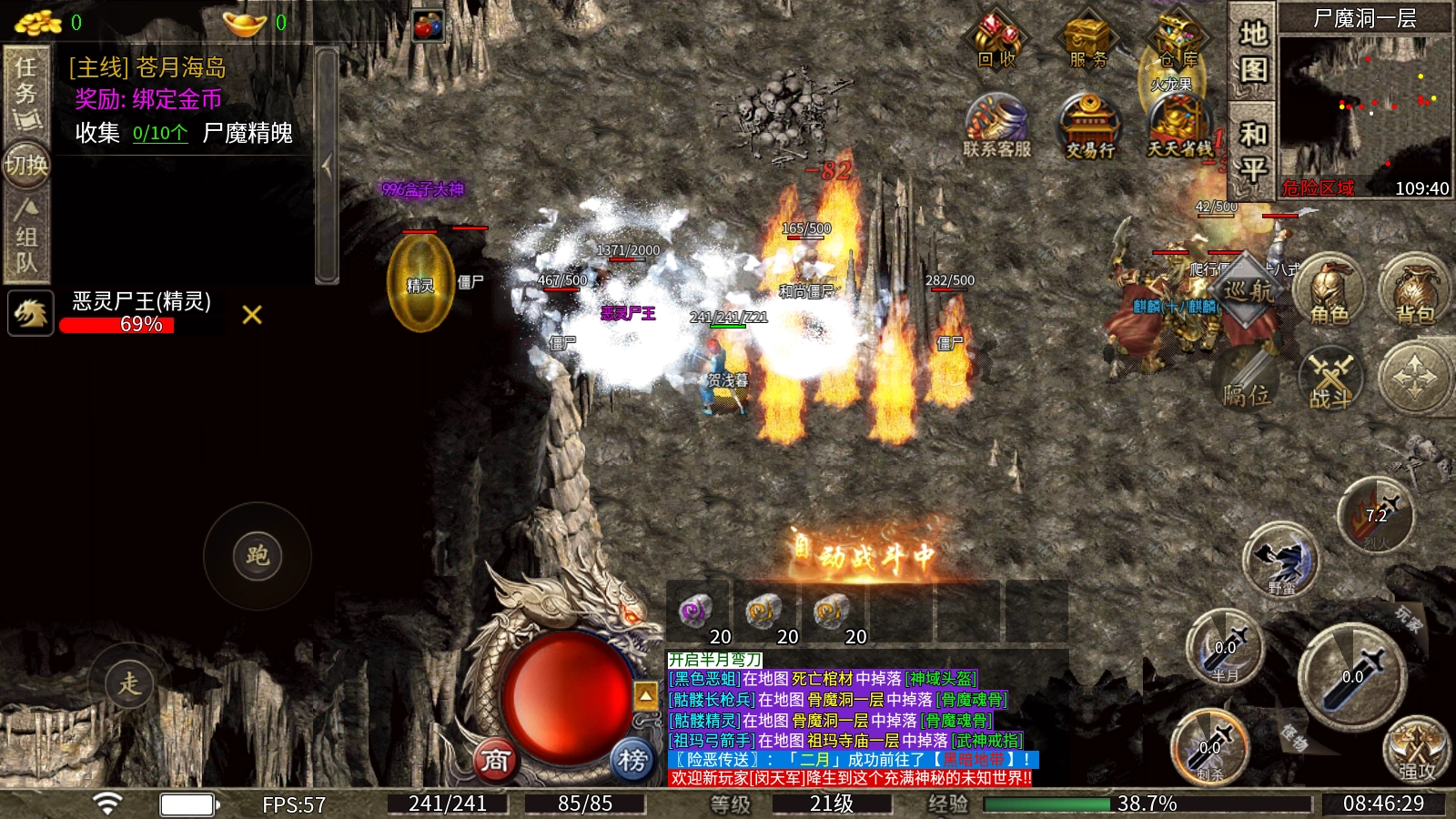The height and width of the screenshot is (819, 1456).
Task: Open the 地图 map button
Action: [x=1253, y=51]
